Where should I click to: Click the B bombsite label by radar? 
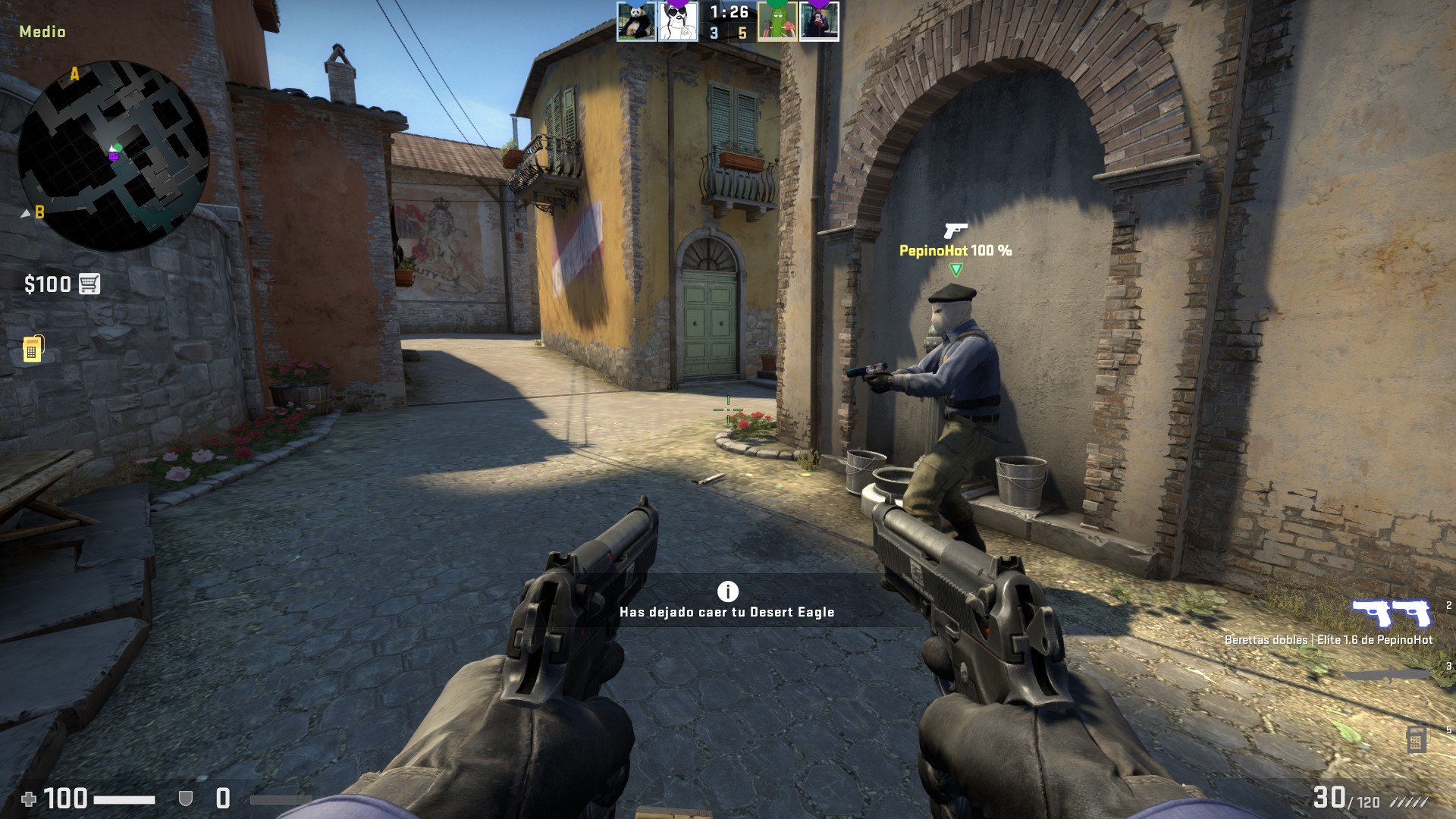[39, 212]
